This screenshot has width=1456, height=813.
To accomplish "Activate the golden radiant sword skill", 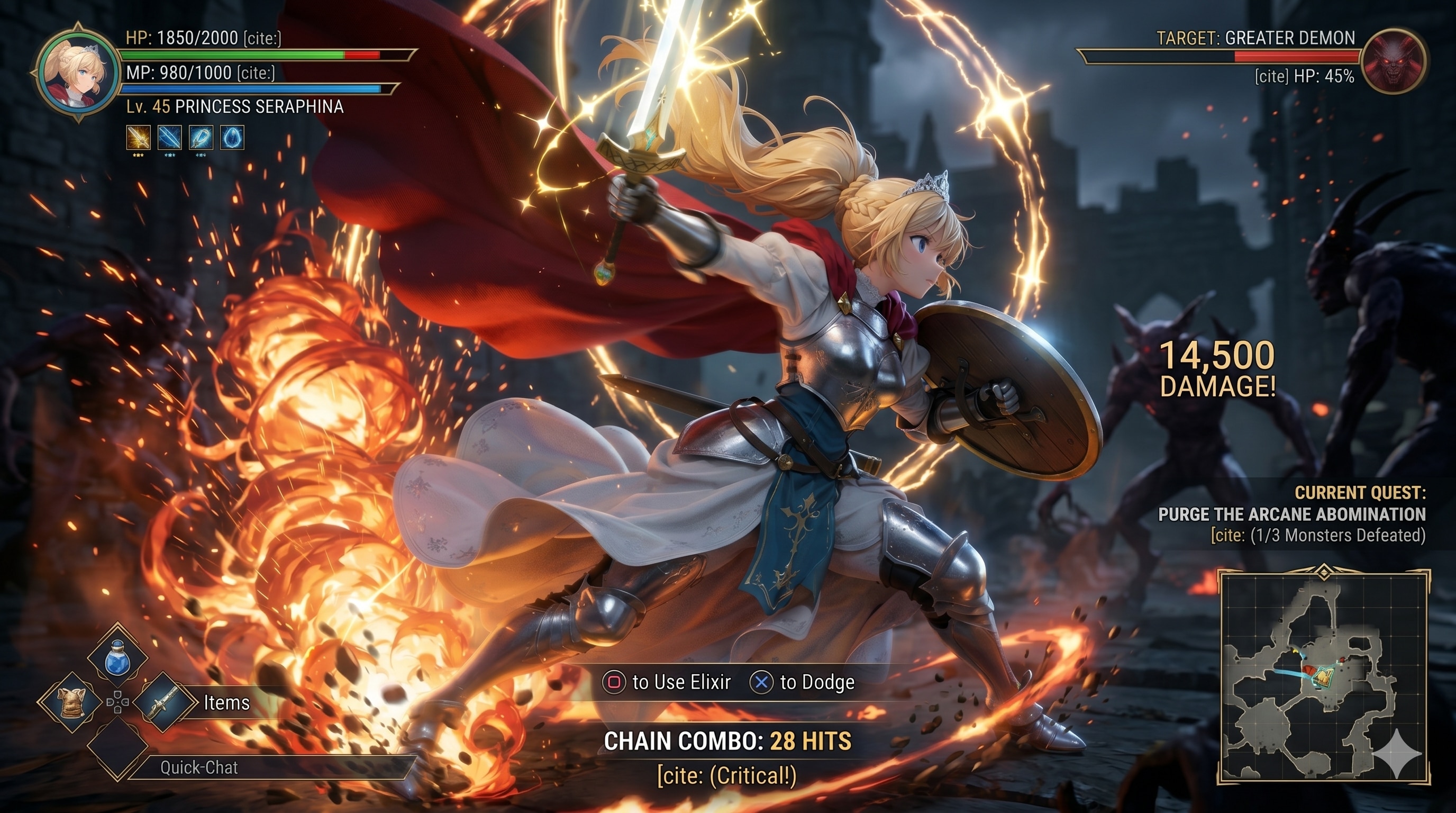I will click(139, 138).
